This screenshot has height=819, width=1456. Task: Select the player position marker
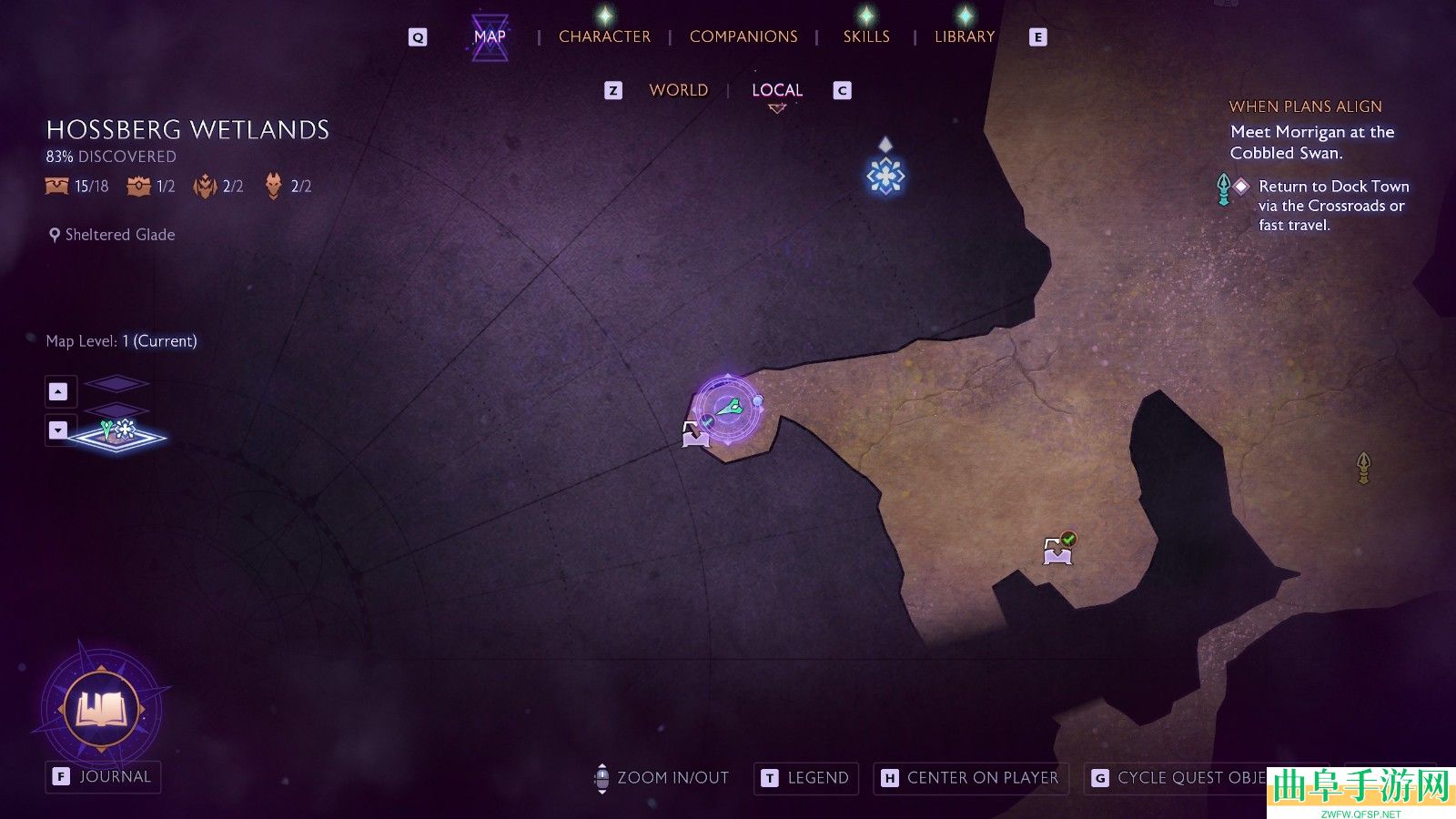[729, 409]
